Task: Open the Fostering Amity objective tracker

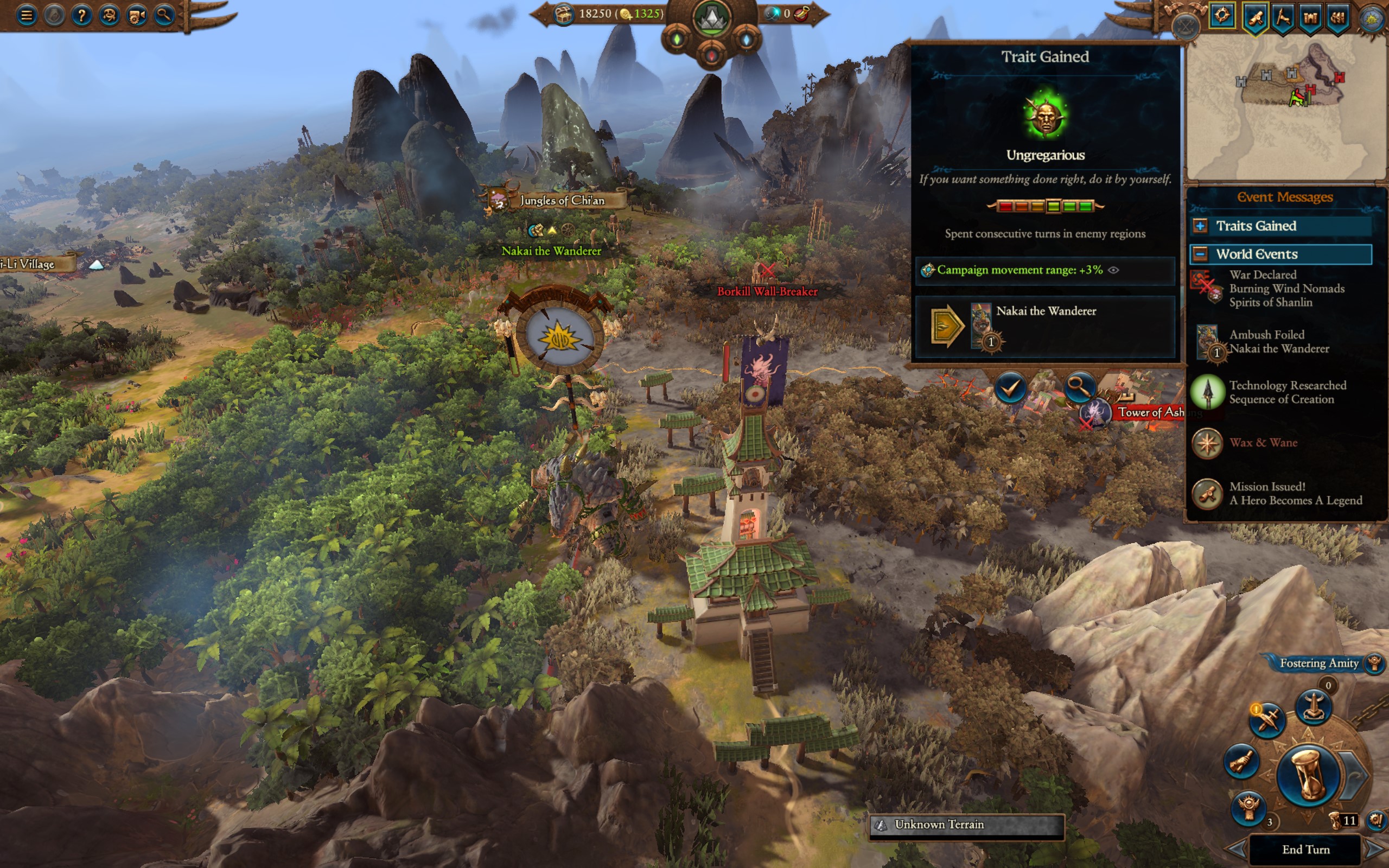Action: 1319,663
